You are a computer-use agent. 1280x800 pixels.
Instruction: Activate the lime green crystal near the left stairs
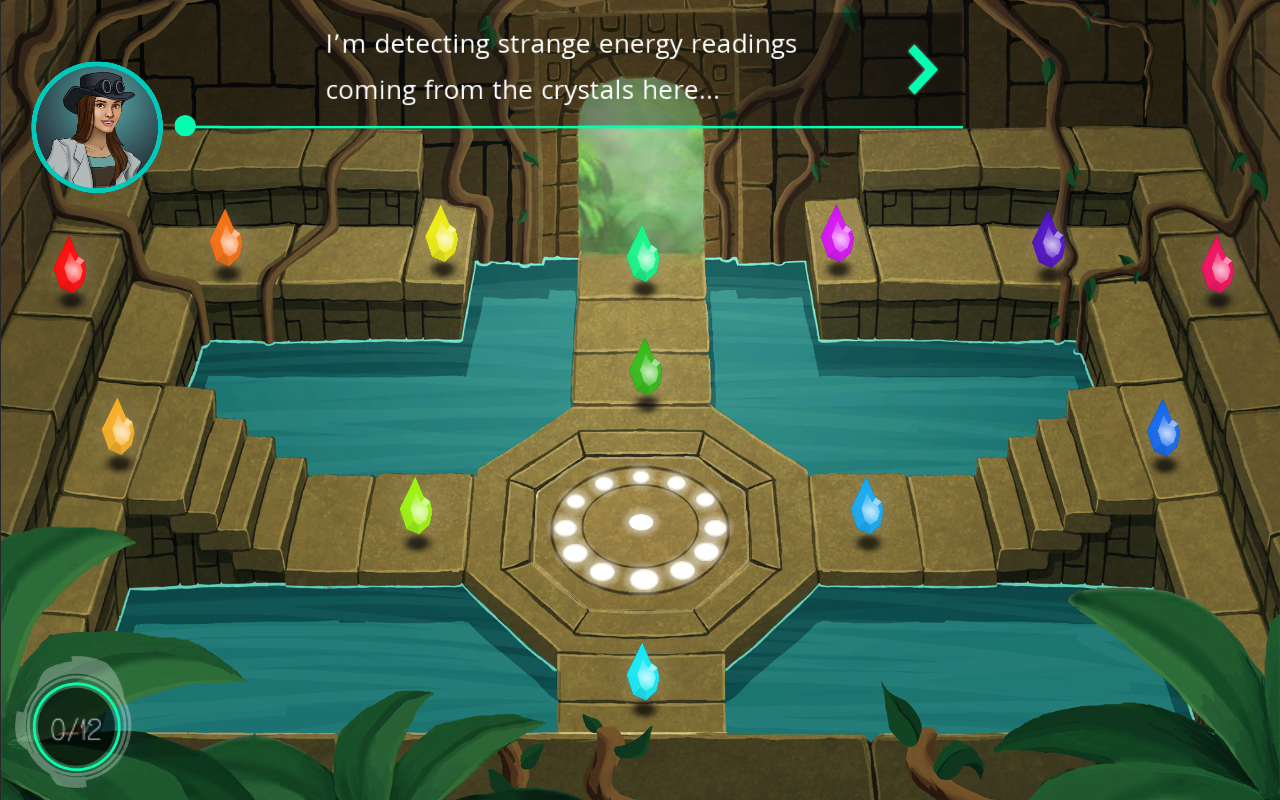pyautogui.click(x=417, y=504)
